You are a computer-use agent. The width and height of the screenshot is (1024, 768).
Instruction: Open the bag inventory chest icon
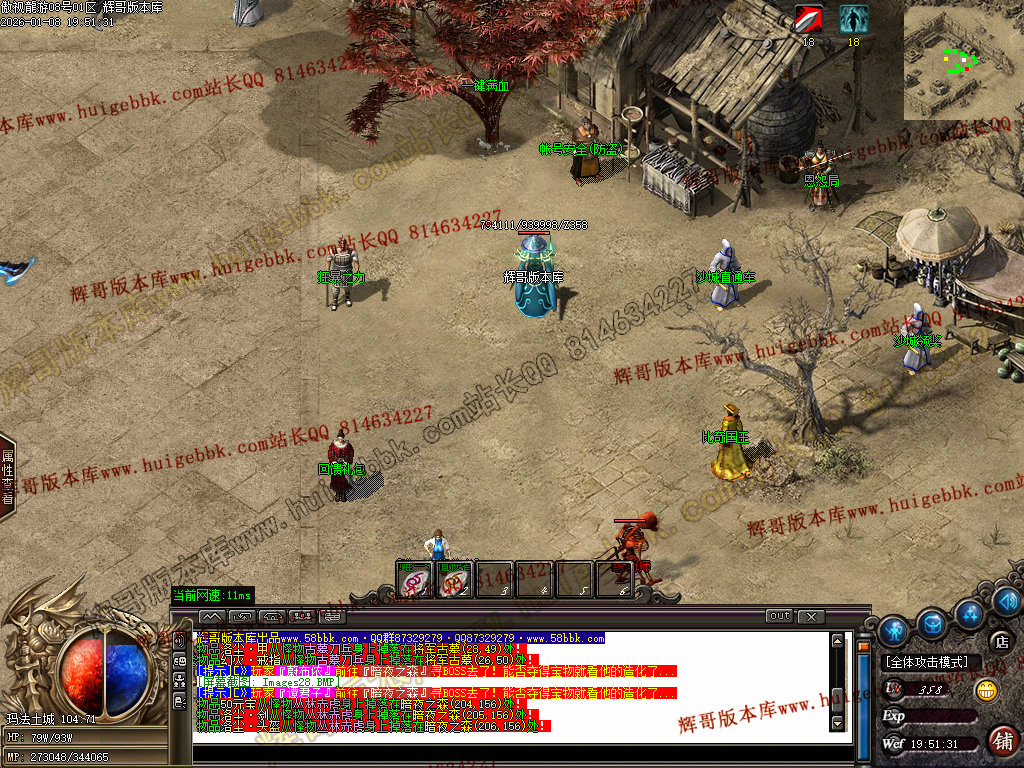(x=932, y=623)
